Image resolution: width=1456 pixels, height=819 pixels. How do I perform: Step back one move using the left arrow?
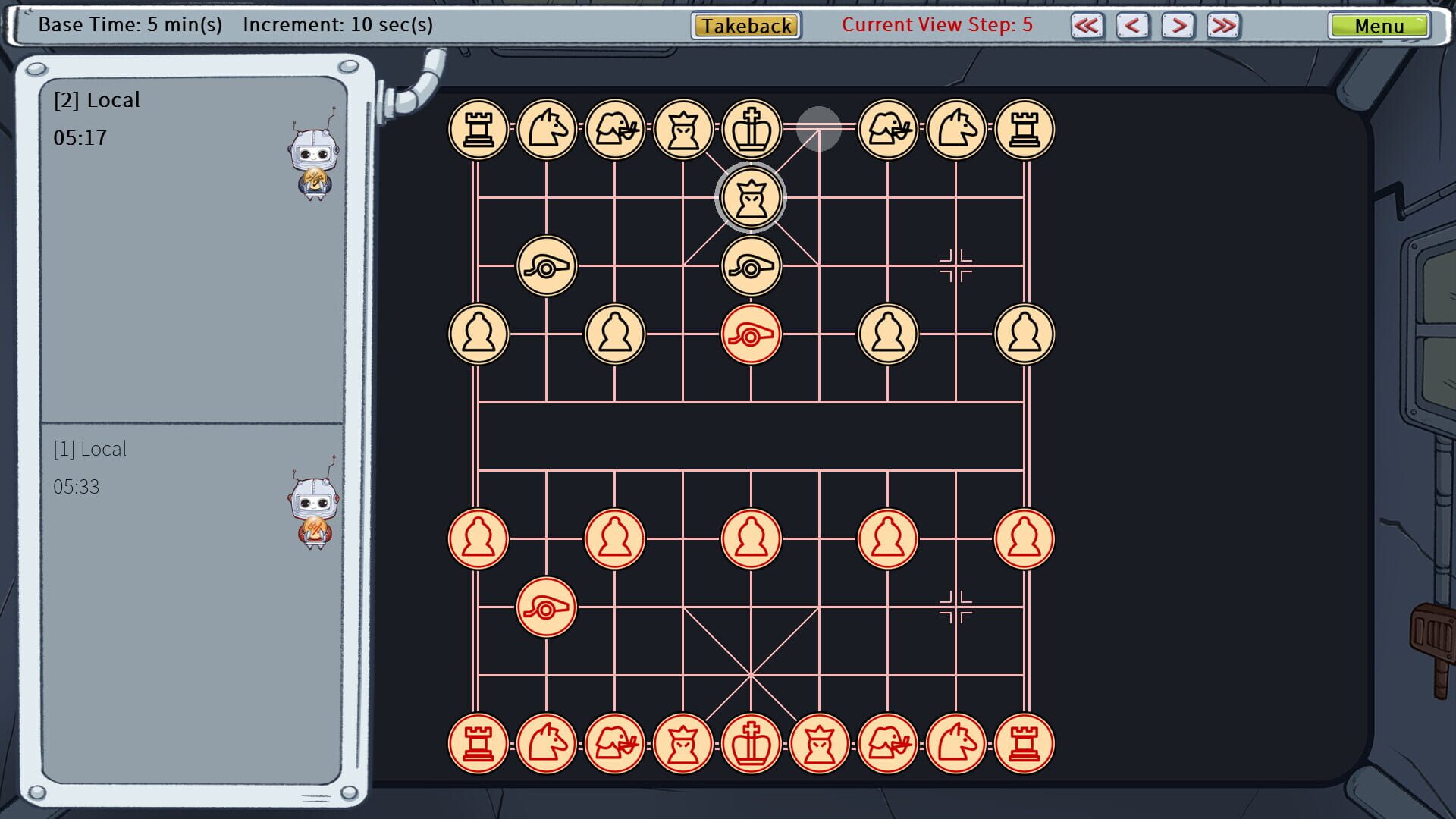click(x=1131, y=25)
